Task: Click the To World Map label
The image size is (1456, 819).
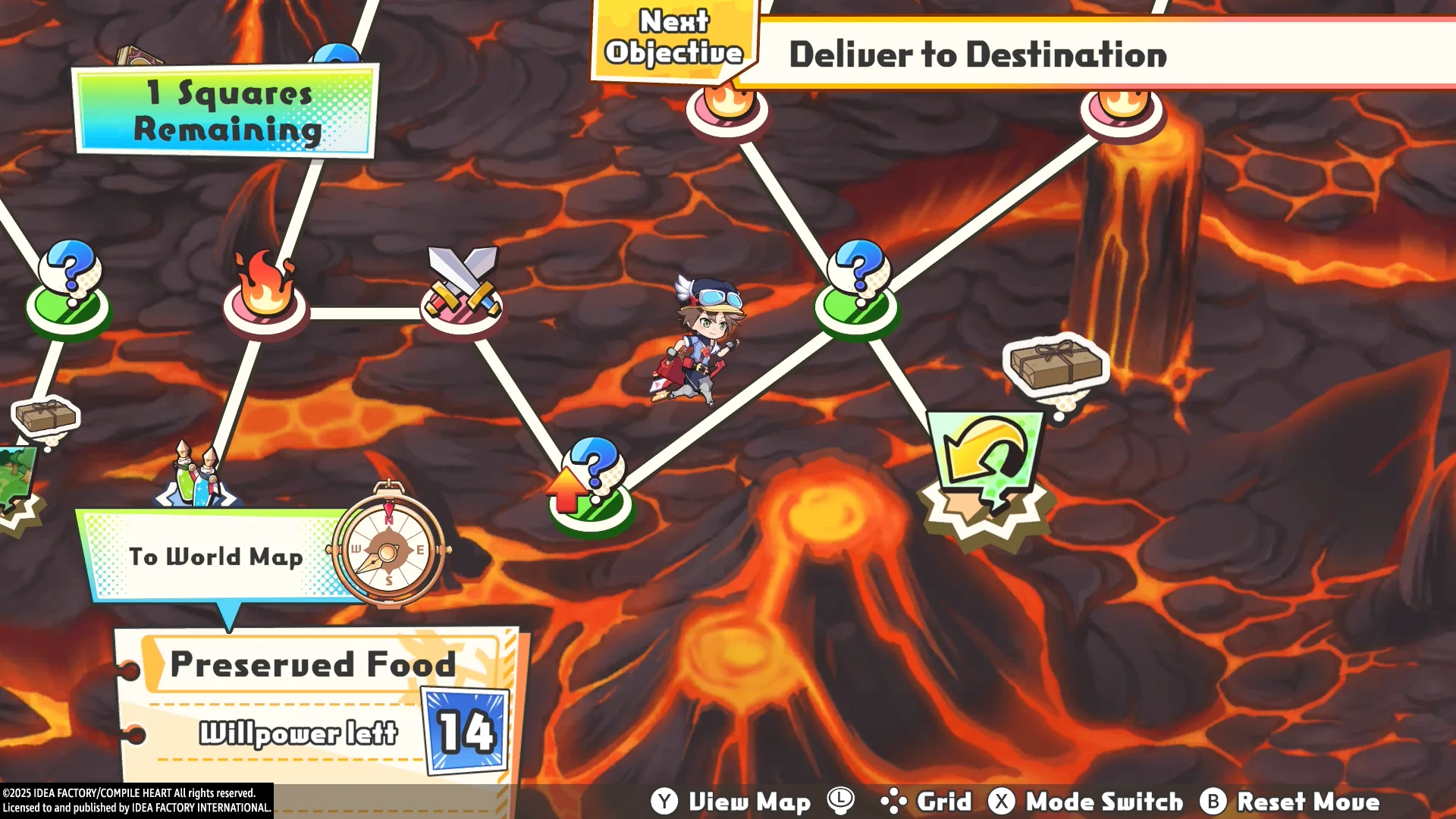Action: [215, 557]
